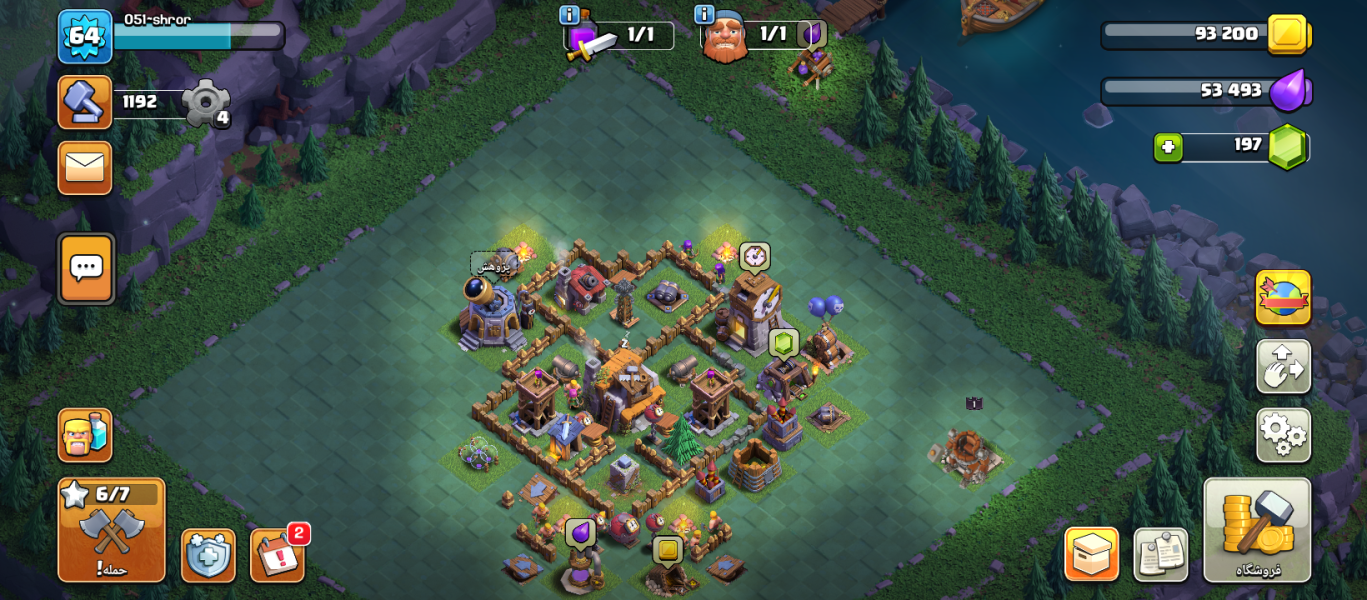Image resolution: width=1367 pixels, height=600 pixels.
Task: Open the layout editor hand and arrows icon
Action: tap(1283, 366)
